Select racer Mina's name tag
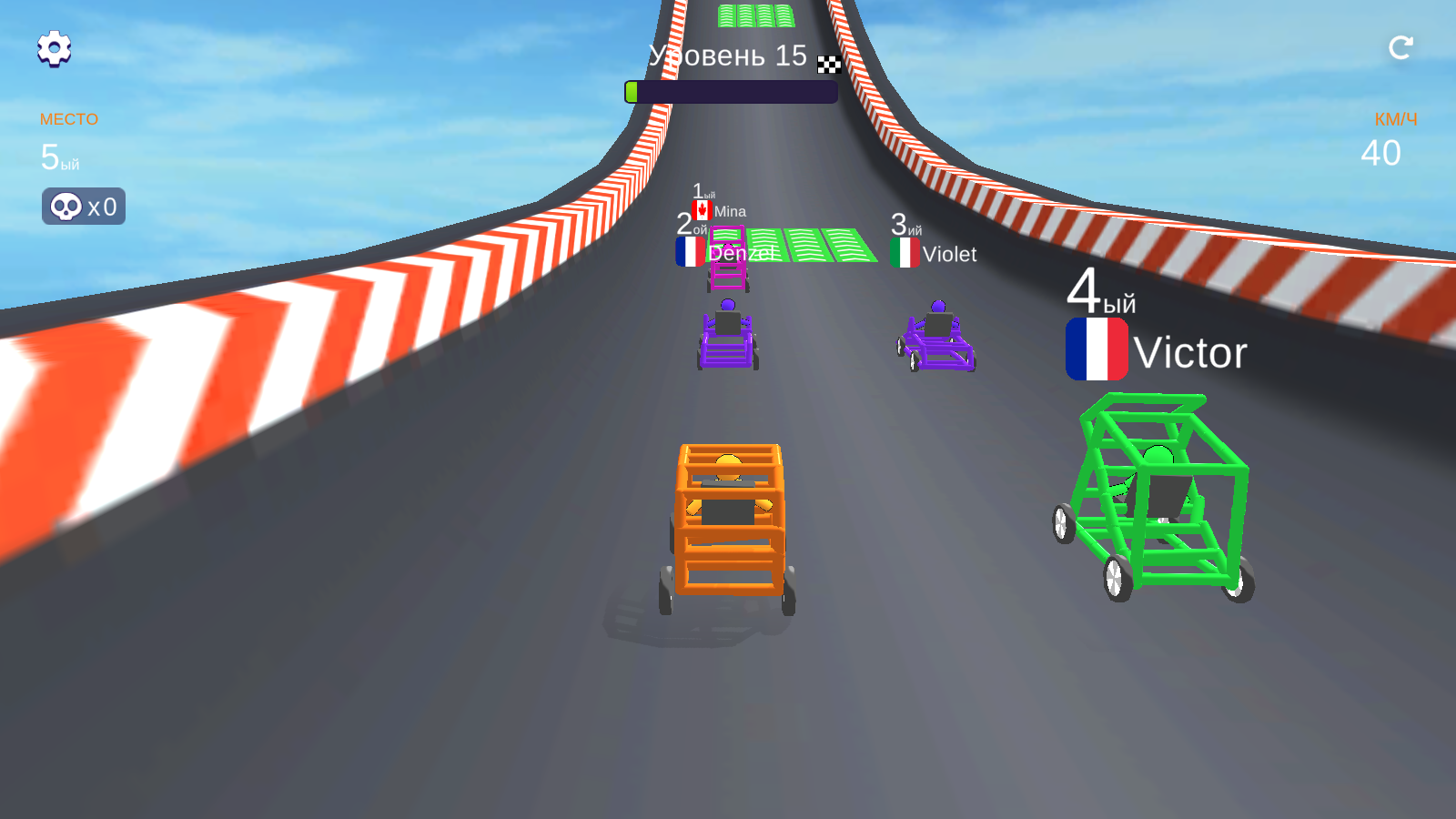 point(730,210)
